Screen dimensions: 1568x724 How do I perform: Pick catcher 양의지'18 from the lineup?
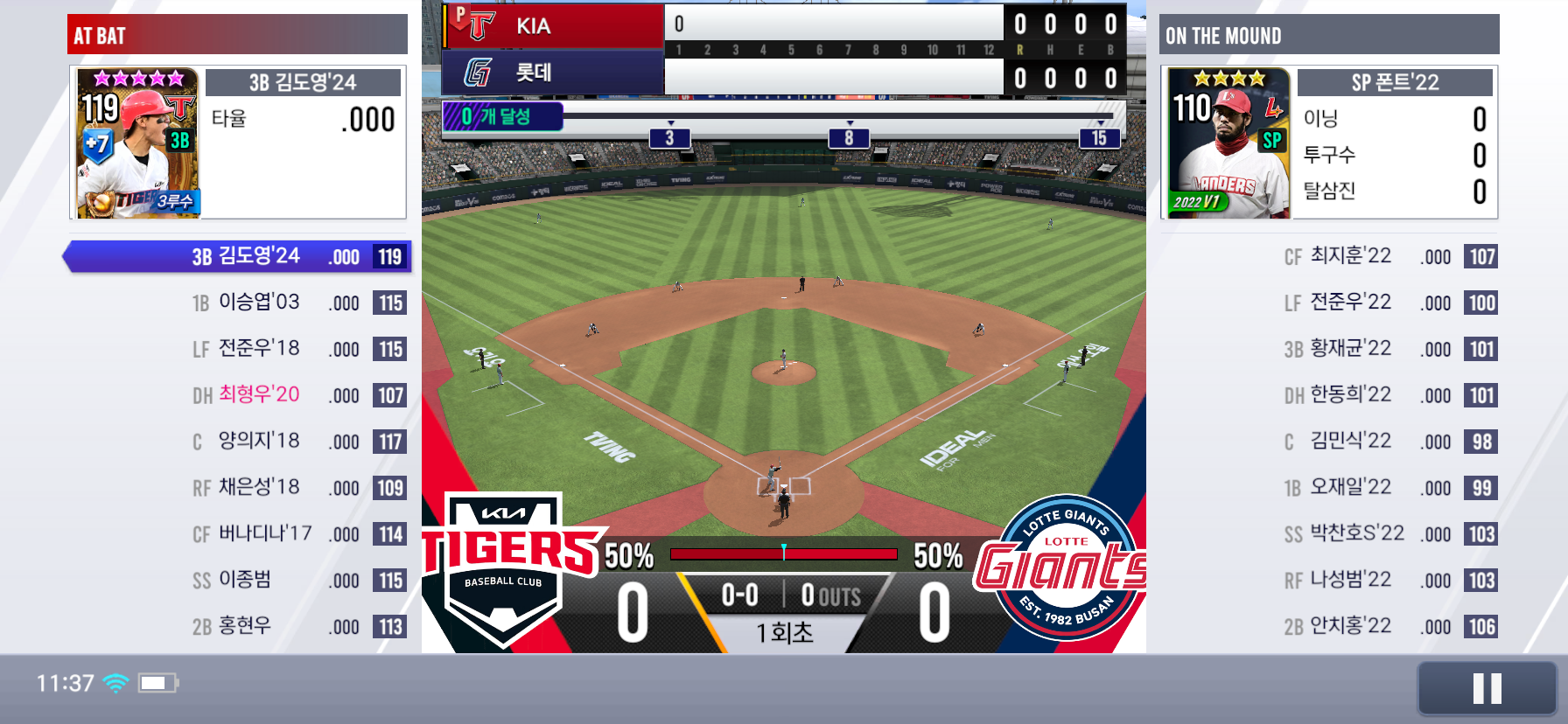(x=297, y=442)
